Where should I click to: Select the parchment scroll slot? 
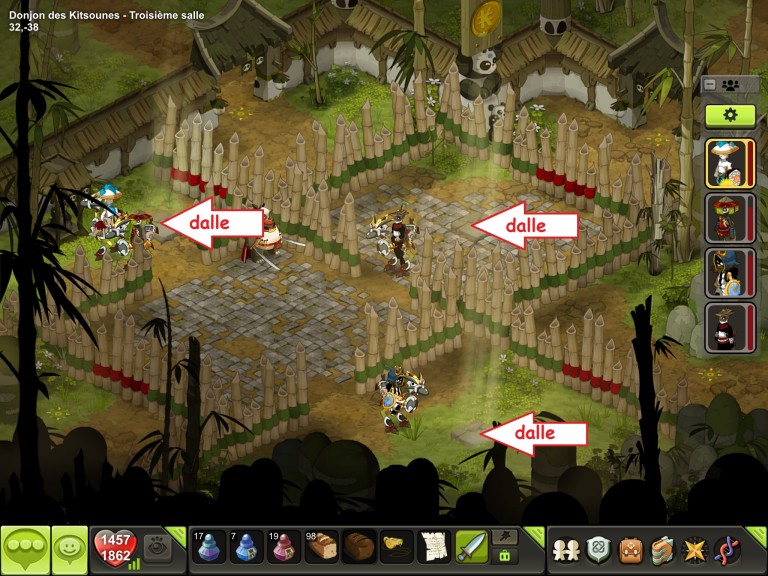[x=434, y=547]
